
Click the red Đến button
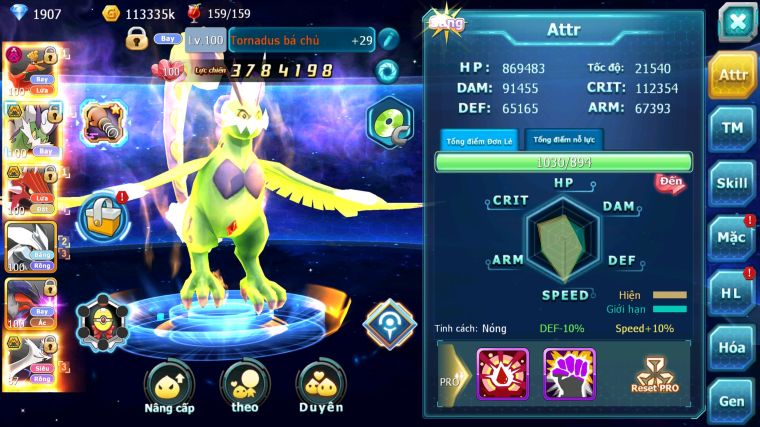coord(669,182)
